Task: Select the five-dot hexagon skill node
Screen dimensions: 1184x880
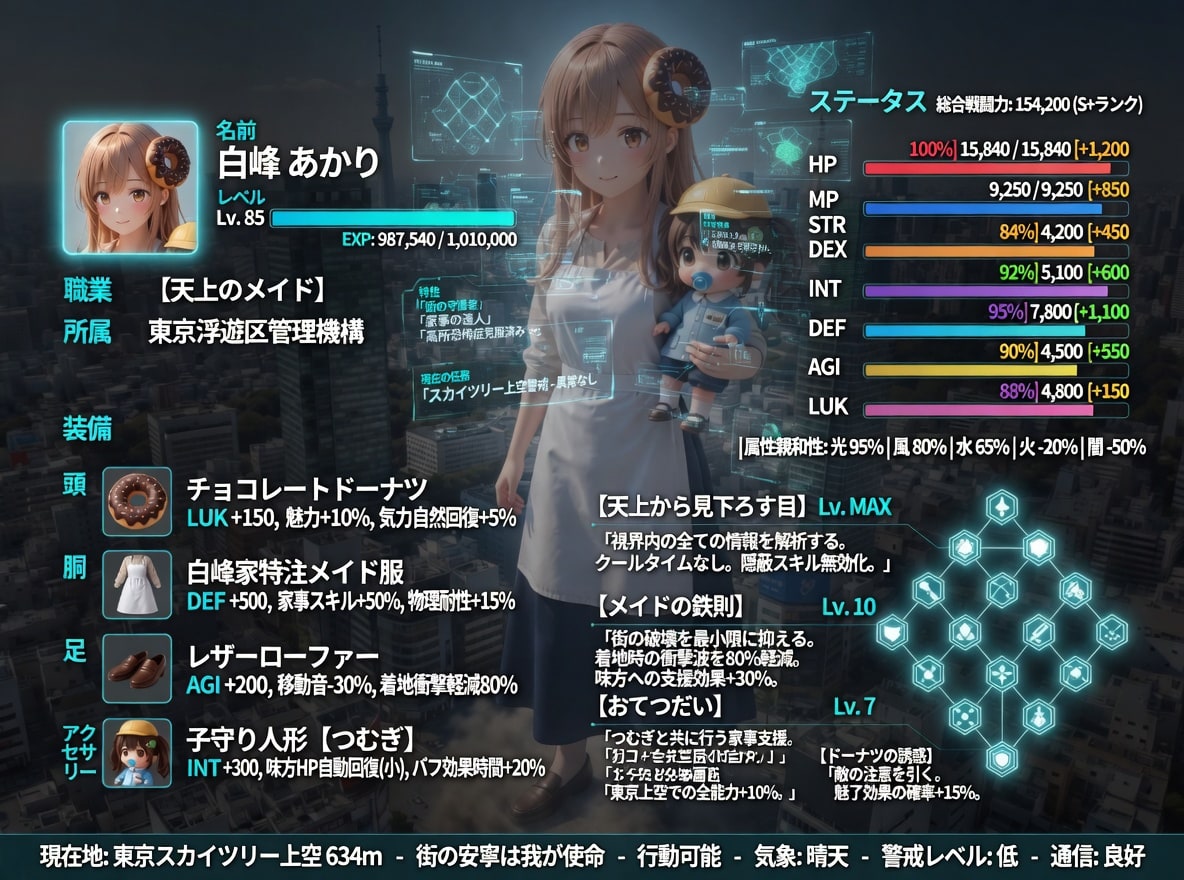Action: click(x=963, y=714)
